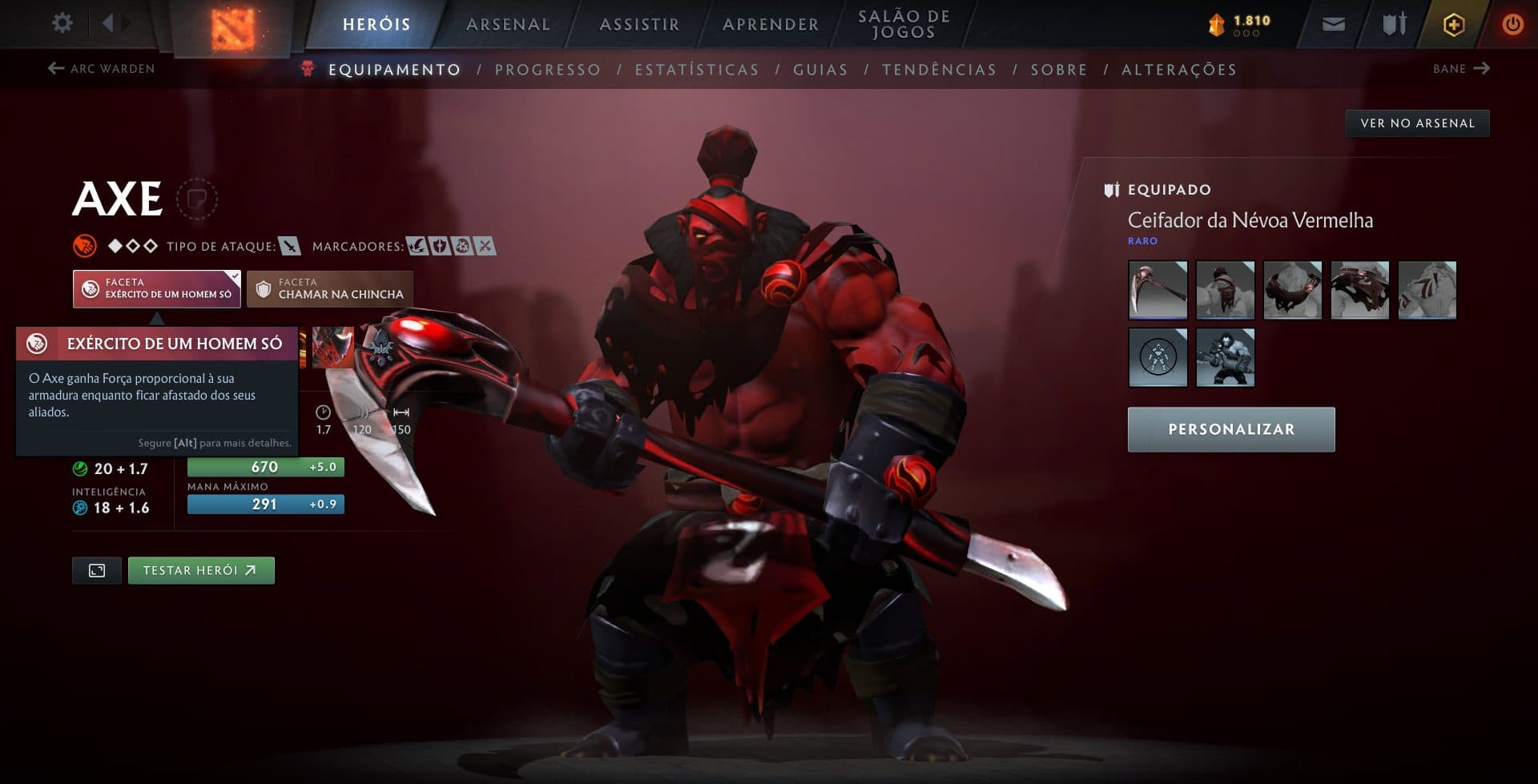Viewport: 1538px width, 784px height.
Task: Switch to the Estatísticas tab
Action: pos(698,70)
